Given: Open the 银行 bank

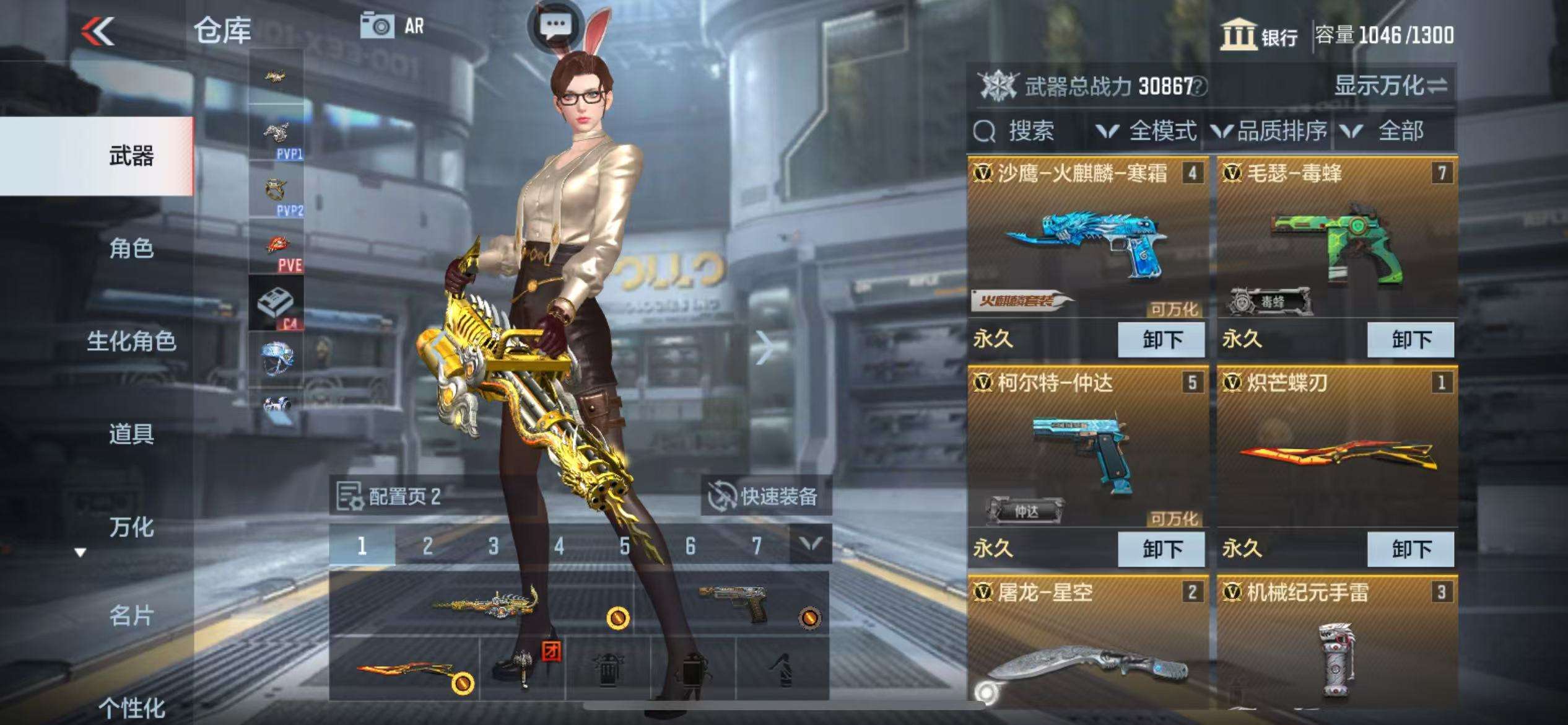Looking at the screenshot, I should [x=1260, y=35].
